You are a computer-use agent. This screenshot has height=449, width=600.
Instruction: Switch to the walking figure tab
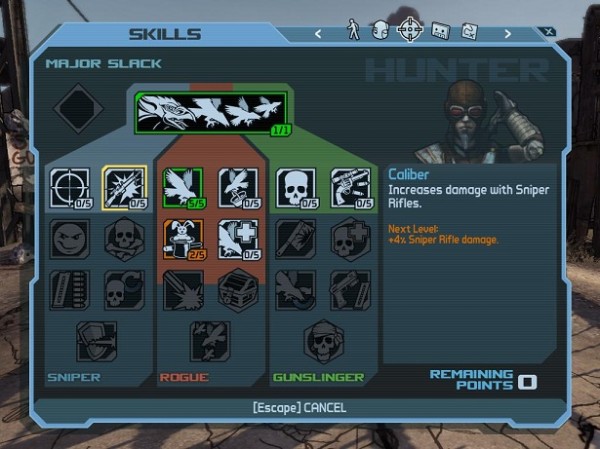coord(353,32)
